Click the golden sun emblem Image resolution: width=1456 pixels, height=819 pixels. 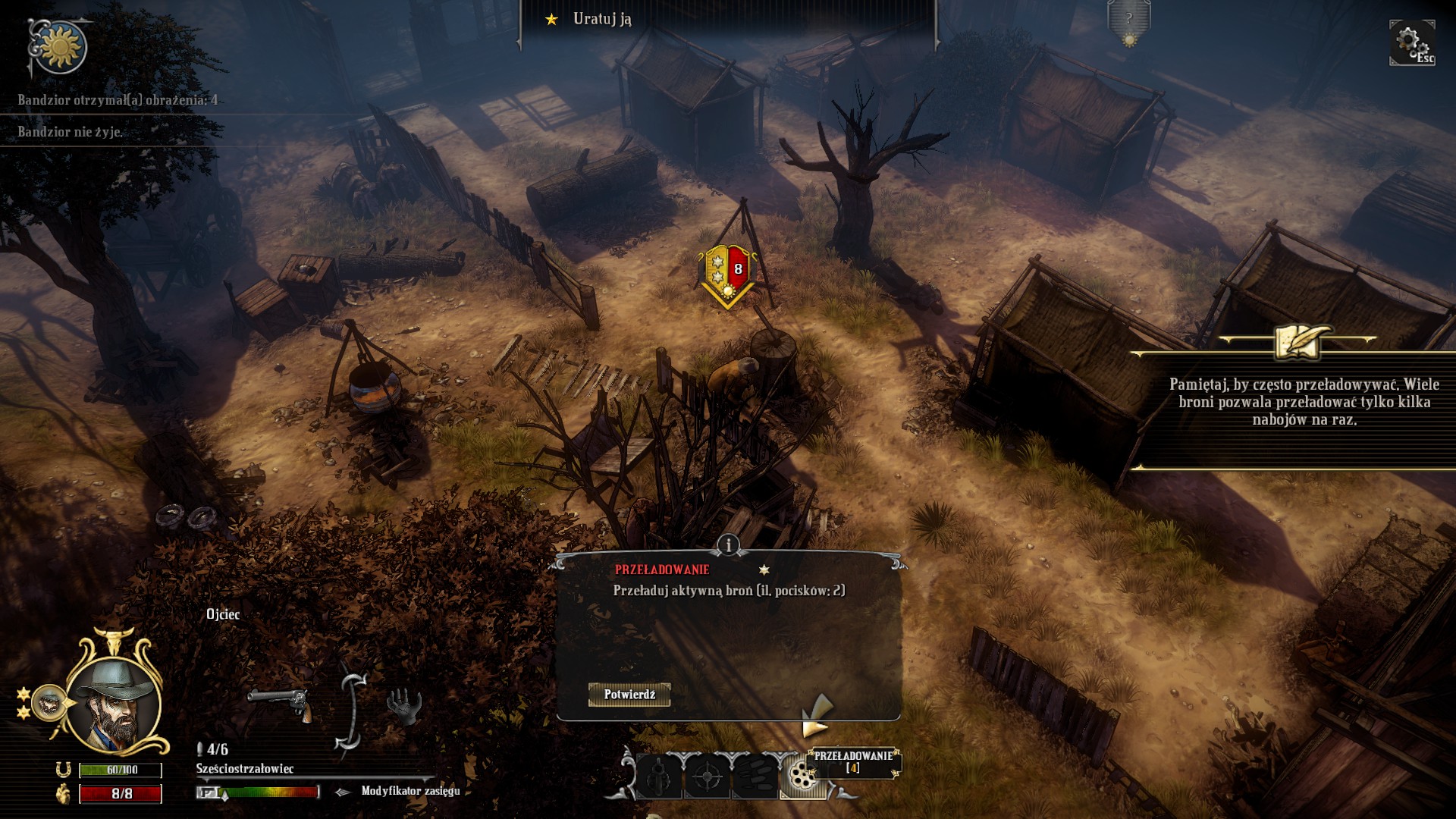click(60, 47)
